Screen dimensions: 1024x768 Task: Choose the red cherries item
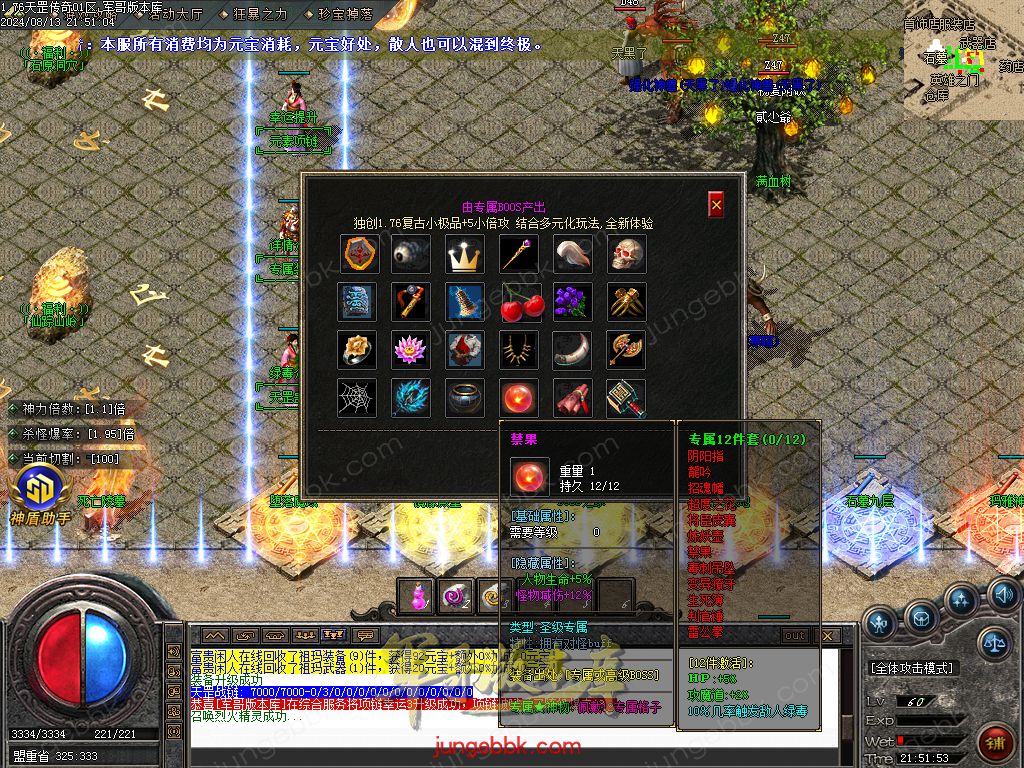[520, 302]
